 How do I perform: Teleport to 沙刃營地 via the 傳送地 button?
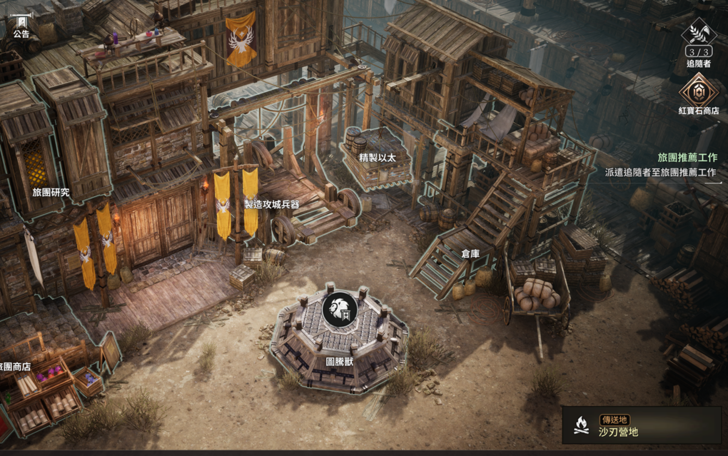click(642, 425)
